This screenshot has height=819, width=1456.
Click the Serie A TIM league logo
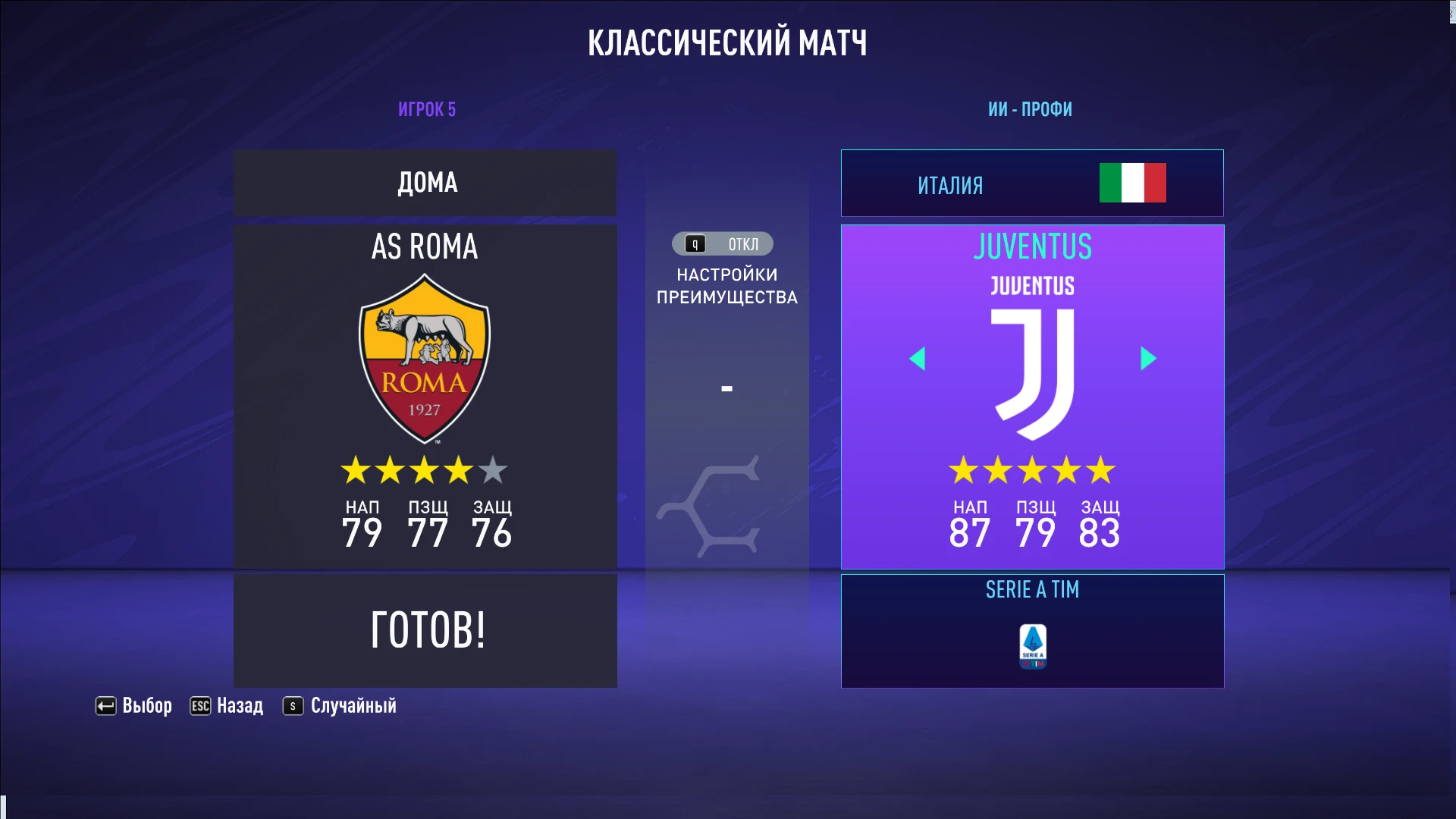[1031, 645]
